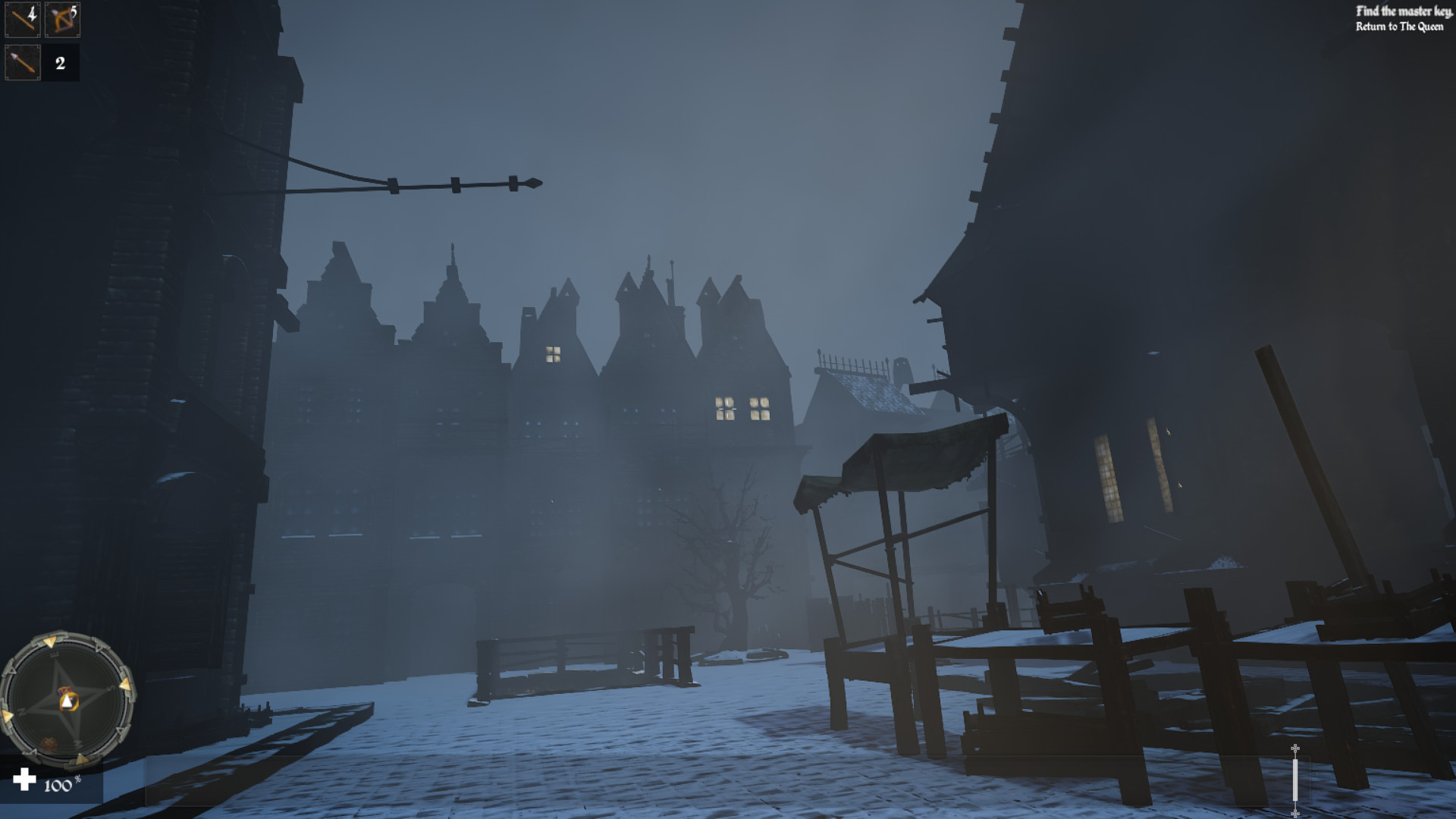Expand the quantity counter showing 5 on the bow
1456x819 pixels.
tap(74, 12)
